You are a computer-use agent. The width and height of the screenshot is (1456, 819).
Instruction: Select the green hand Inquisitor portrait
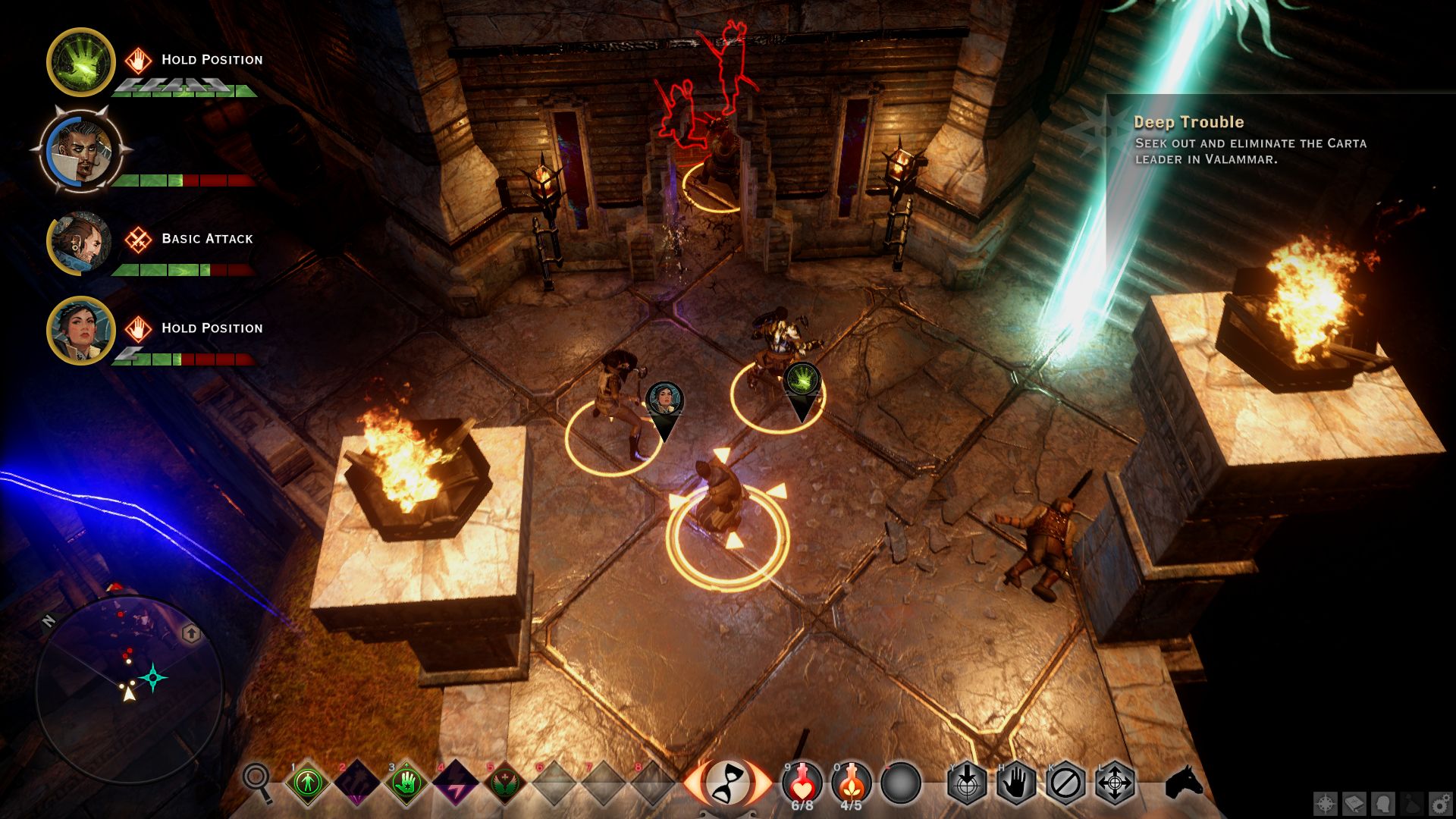click(x=80, y=62)
